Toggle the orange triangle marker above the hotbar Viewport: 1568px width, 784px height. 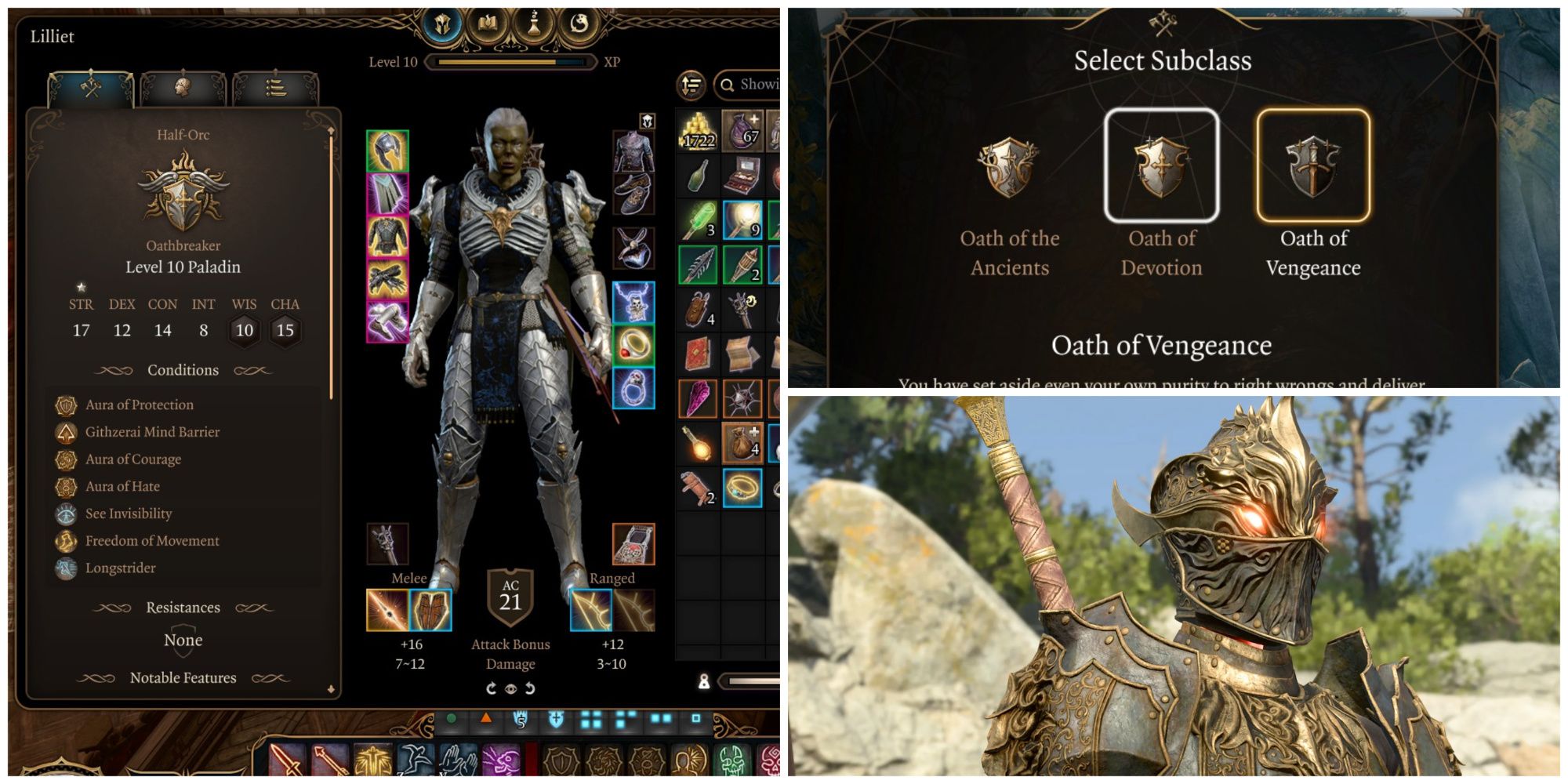coord(486,720)
